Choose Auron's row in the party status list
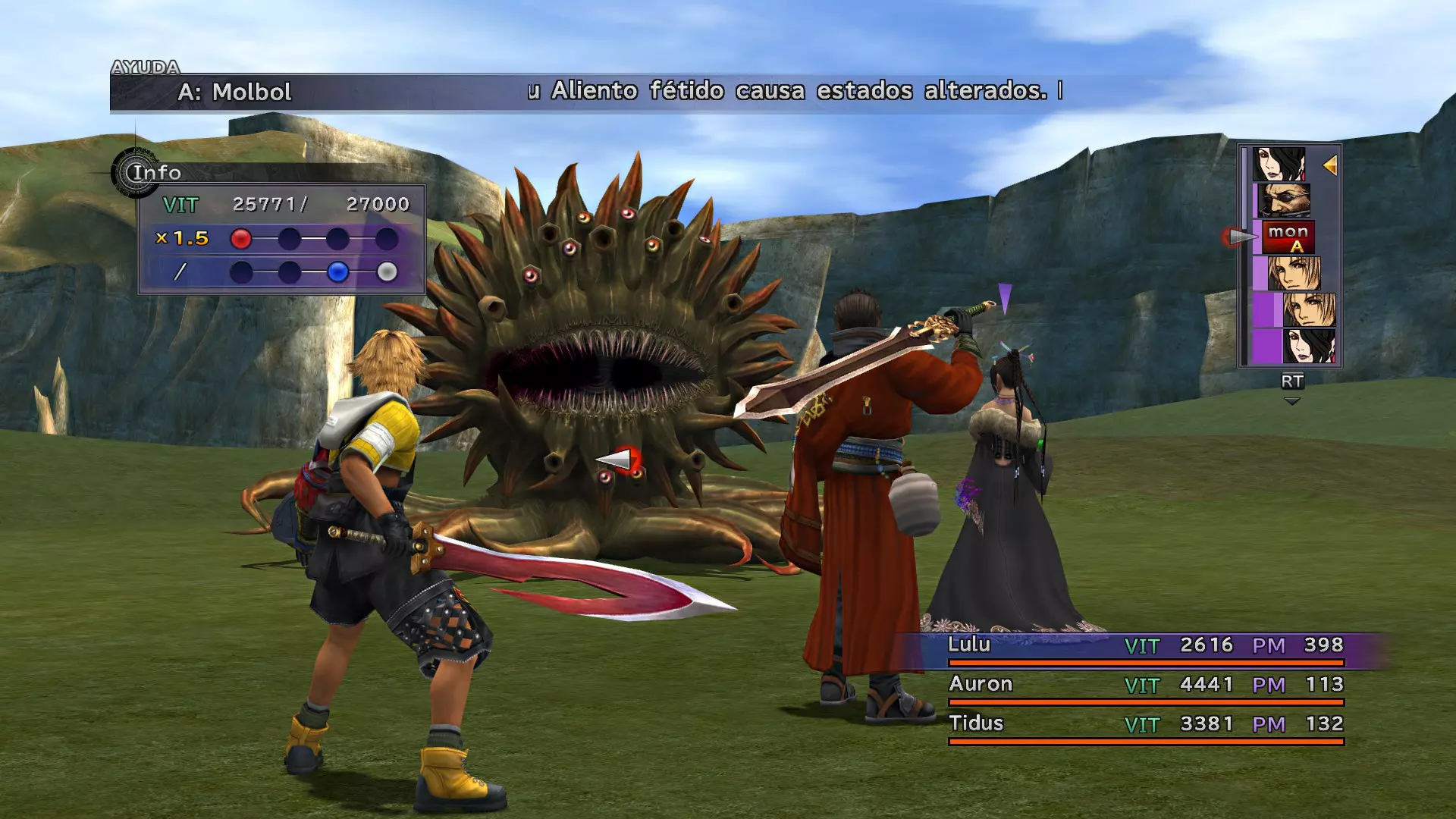The image size is (1456, 819). tap(1145, 685)
